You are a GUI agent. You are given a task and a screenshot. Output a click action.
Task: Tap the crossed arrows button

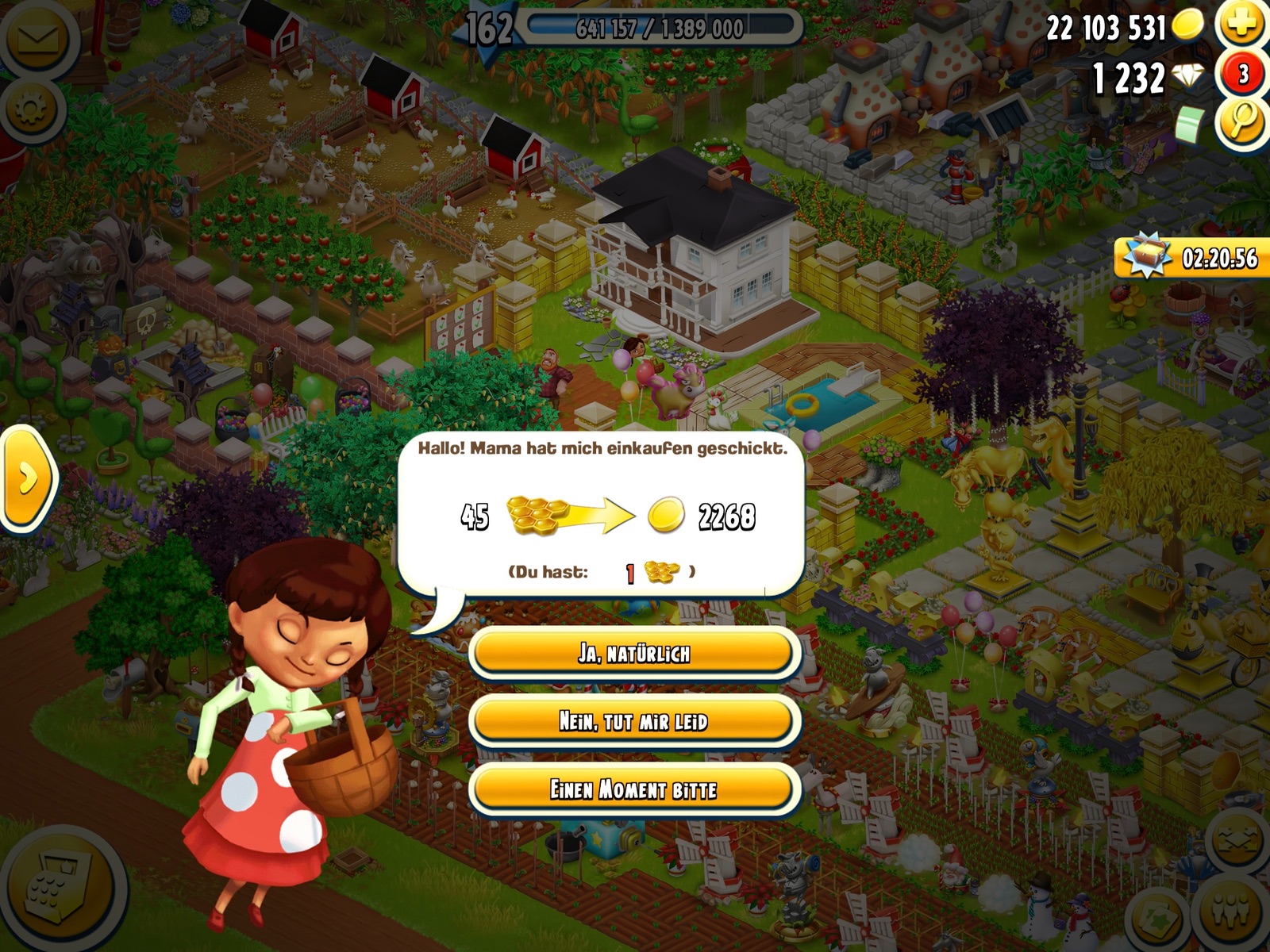1237,841
